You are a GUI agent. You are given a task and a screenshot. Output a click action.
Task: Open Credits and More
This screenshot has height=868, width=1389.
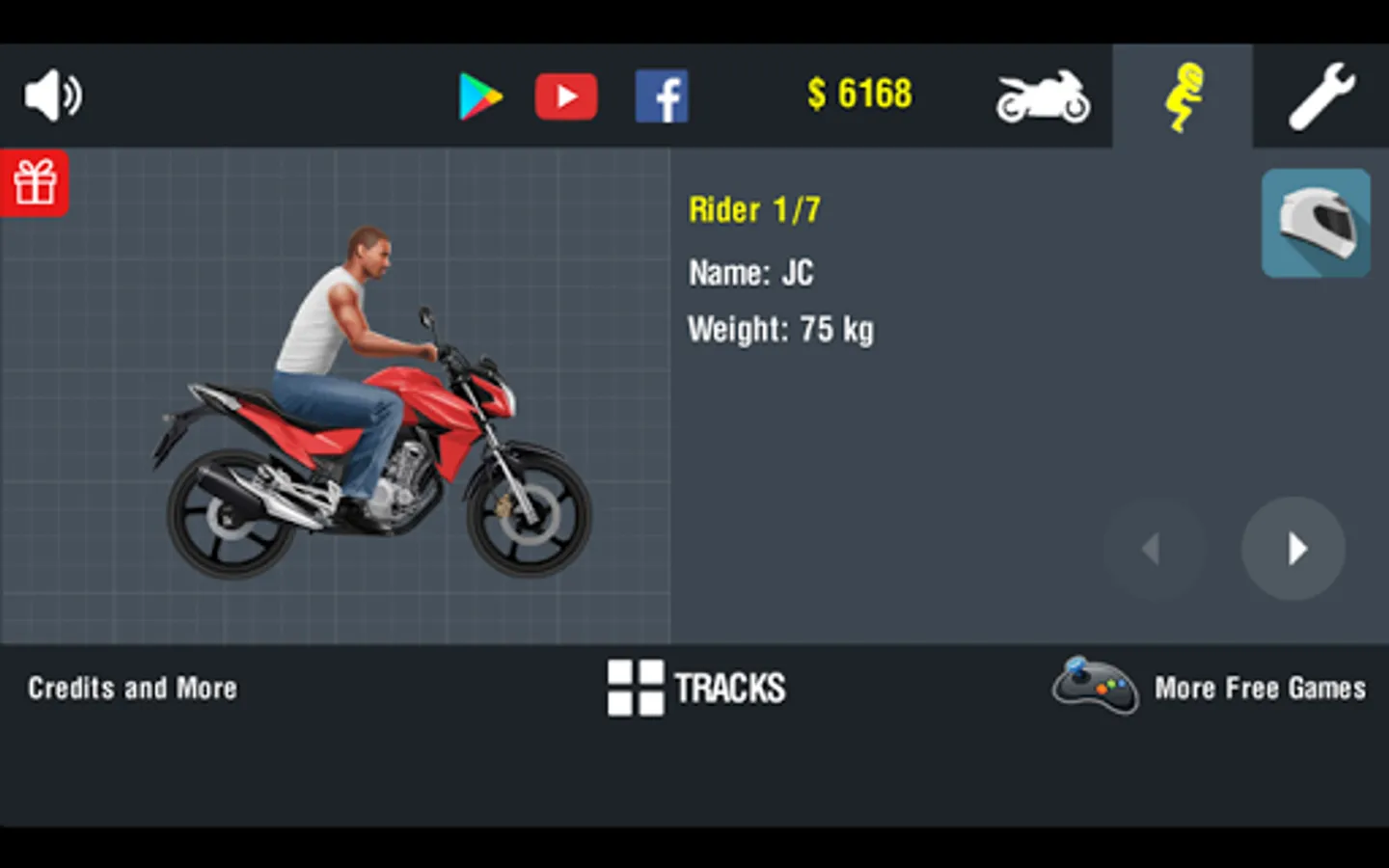pyautogui.click(x=132, y=688)
